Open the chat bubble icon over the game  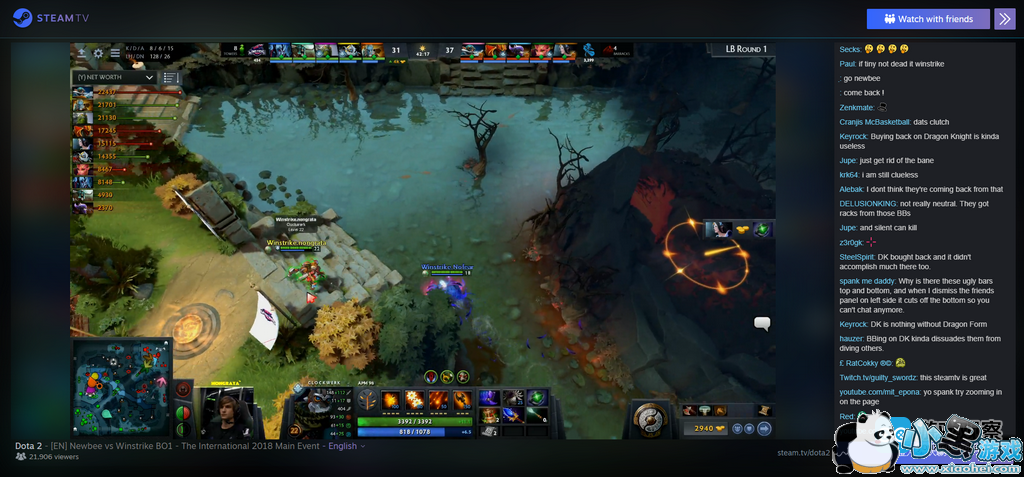[x=762, y=323]
